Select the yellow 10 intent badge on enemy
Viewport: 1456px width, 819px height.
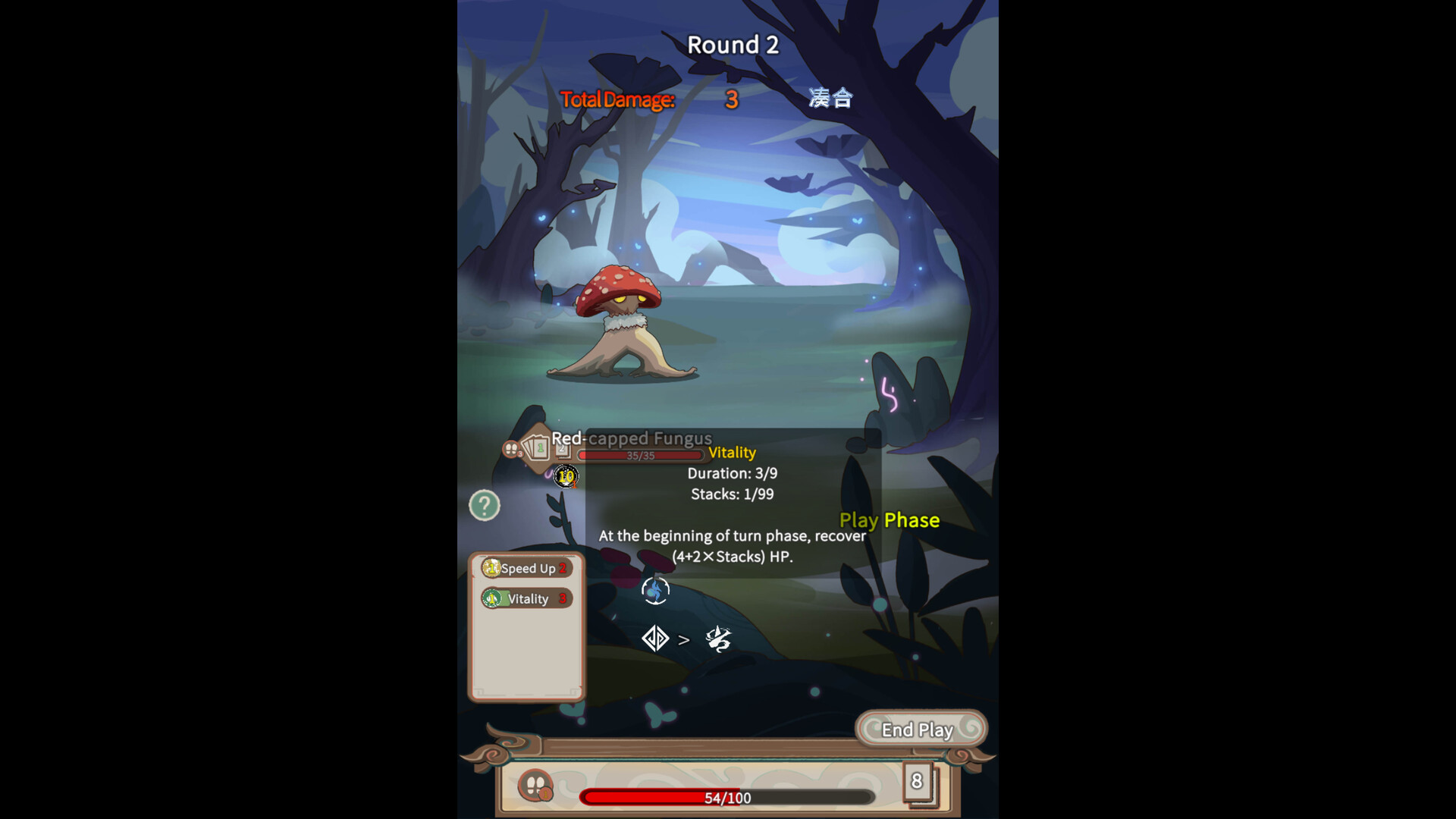566,476
